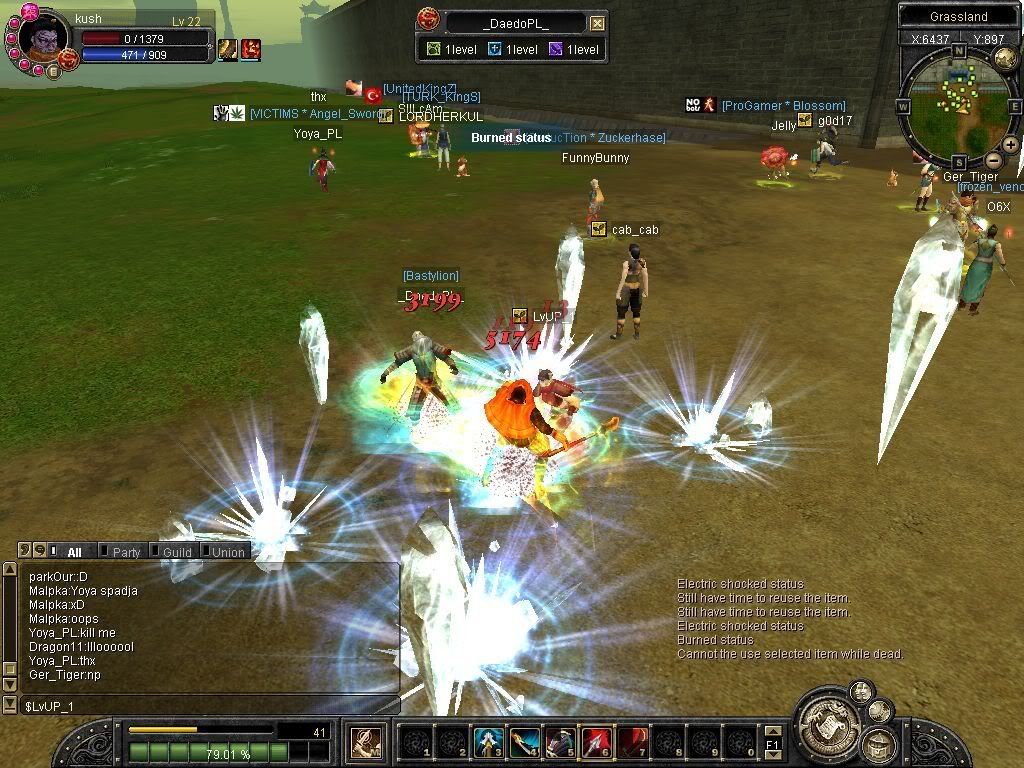This screenshot has width=1024, height=768.
Task: Click the chat input field with $LvUP_1
Action: point(200,706)
